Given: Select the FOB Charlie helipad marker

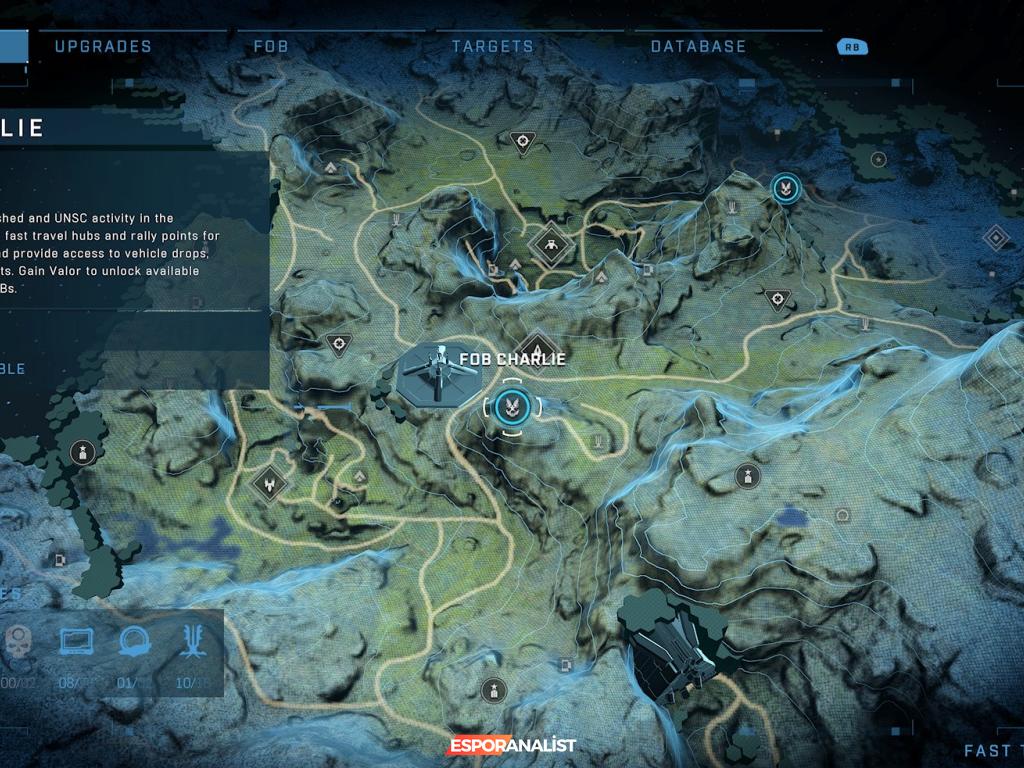Looking at the screenshot, I should pos(437,375).
